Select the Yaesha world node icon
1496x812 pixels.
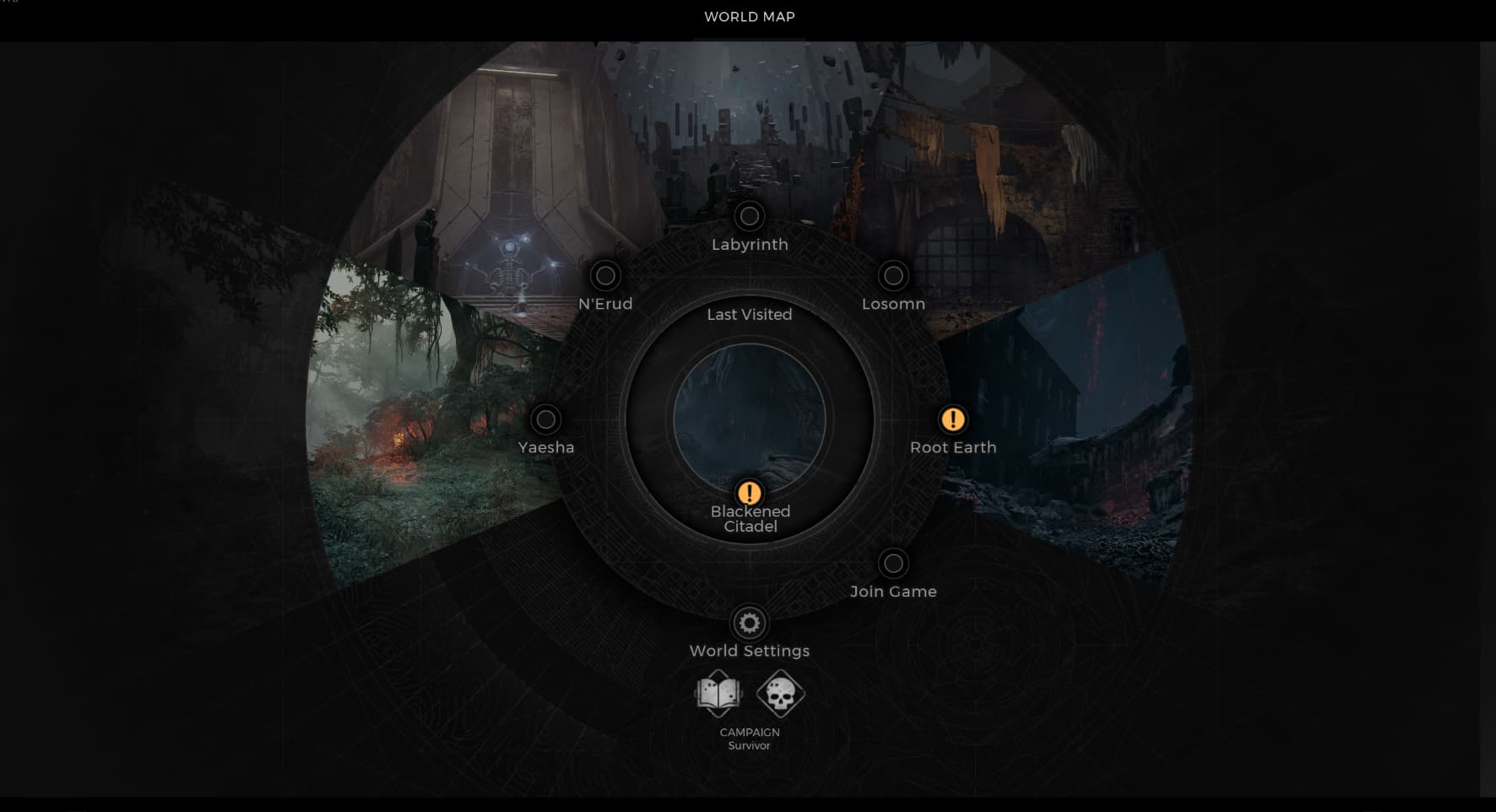[545, 420]
